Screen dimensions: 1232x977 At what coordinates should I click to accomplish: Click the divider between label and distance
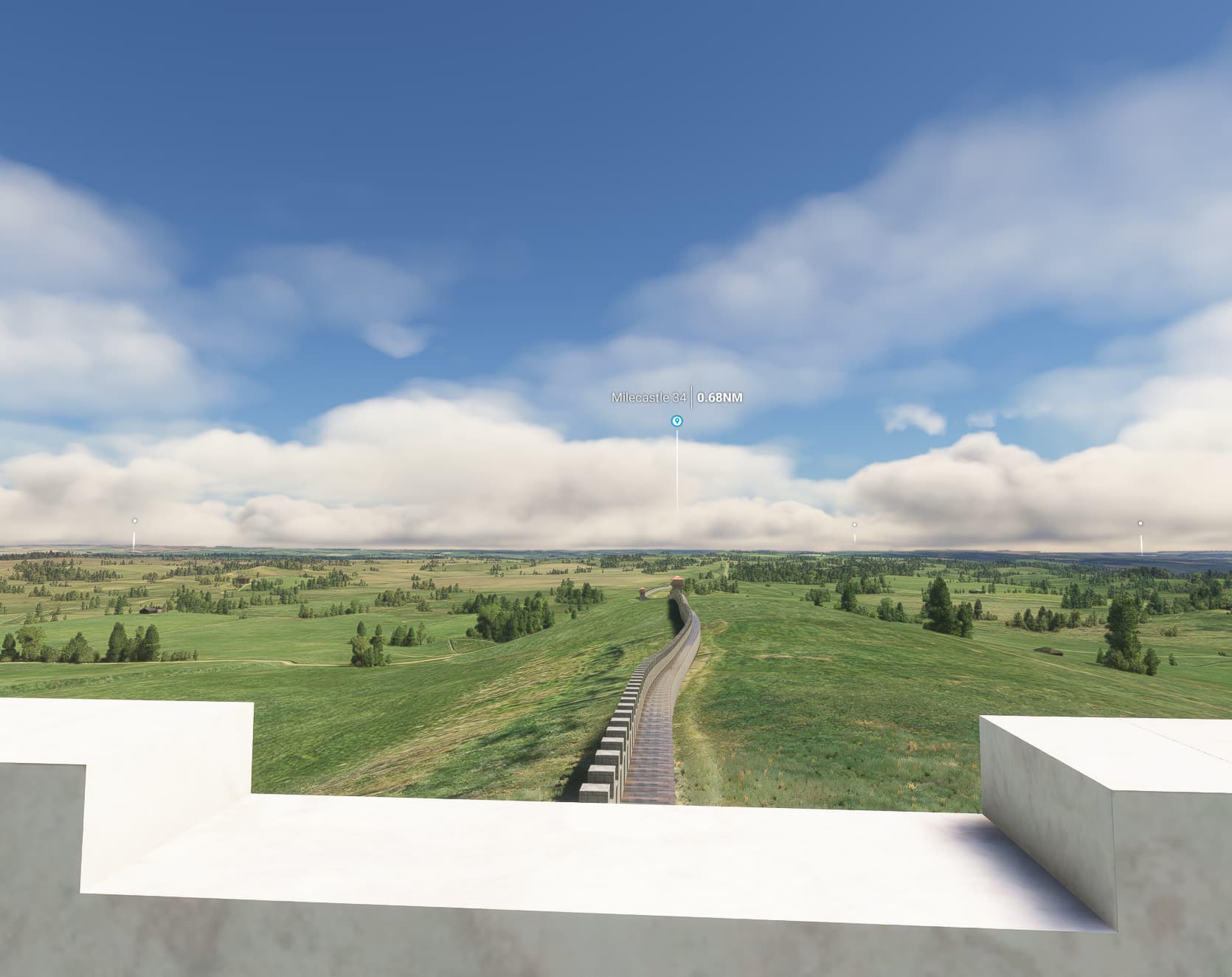click(692, 397)
